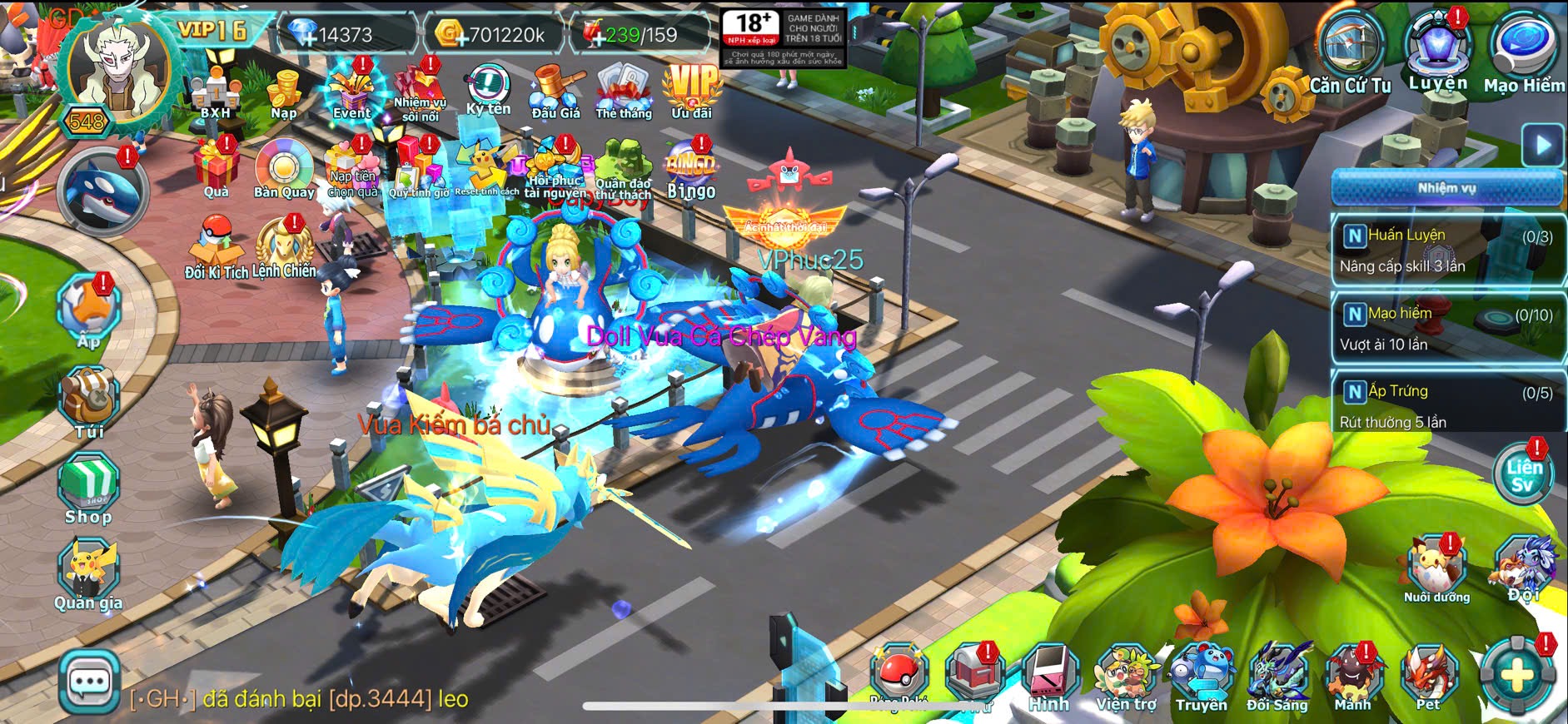Tap the Ký tên sign-in icon
1568x724 pixels.
[x=488, y=88]
